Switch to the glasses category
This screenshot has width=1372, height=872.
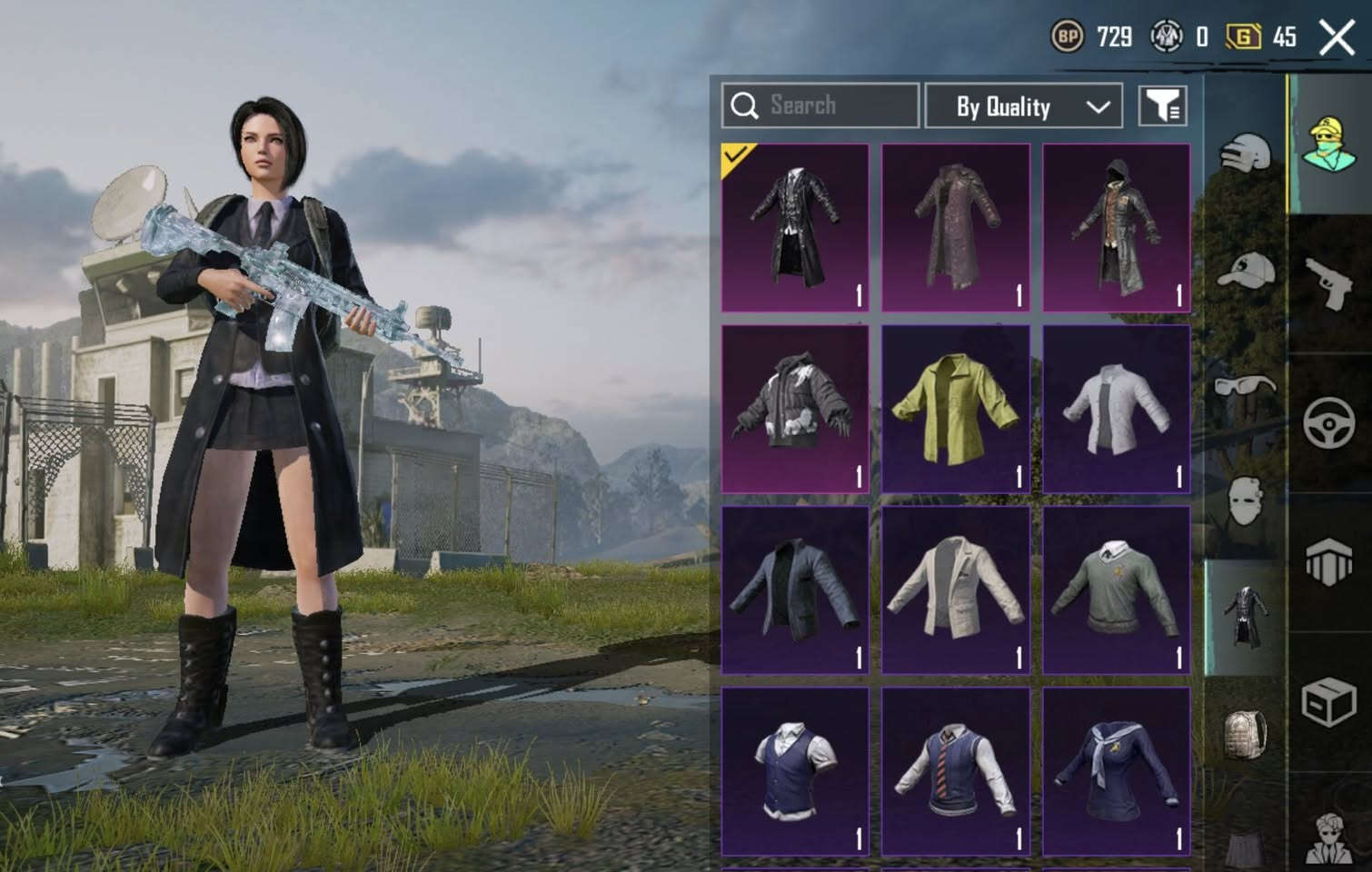(x=1245, y=386)
